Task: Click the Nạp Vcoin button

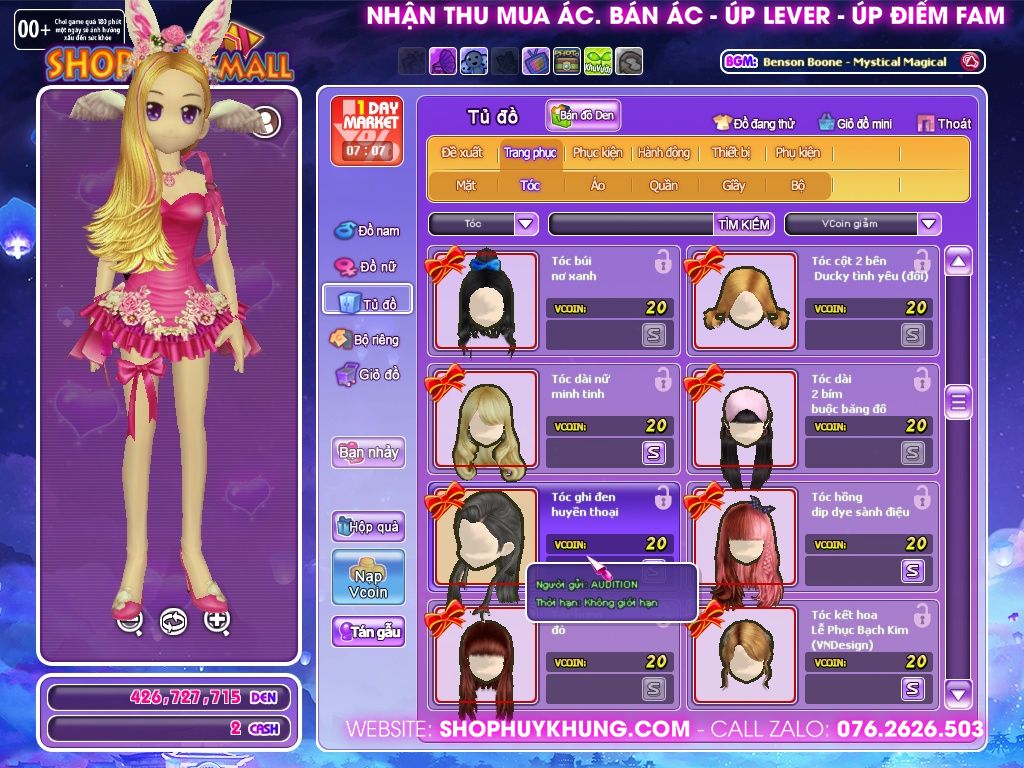Action: coord(368,577)
